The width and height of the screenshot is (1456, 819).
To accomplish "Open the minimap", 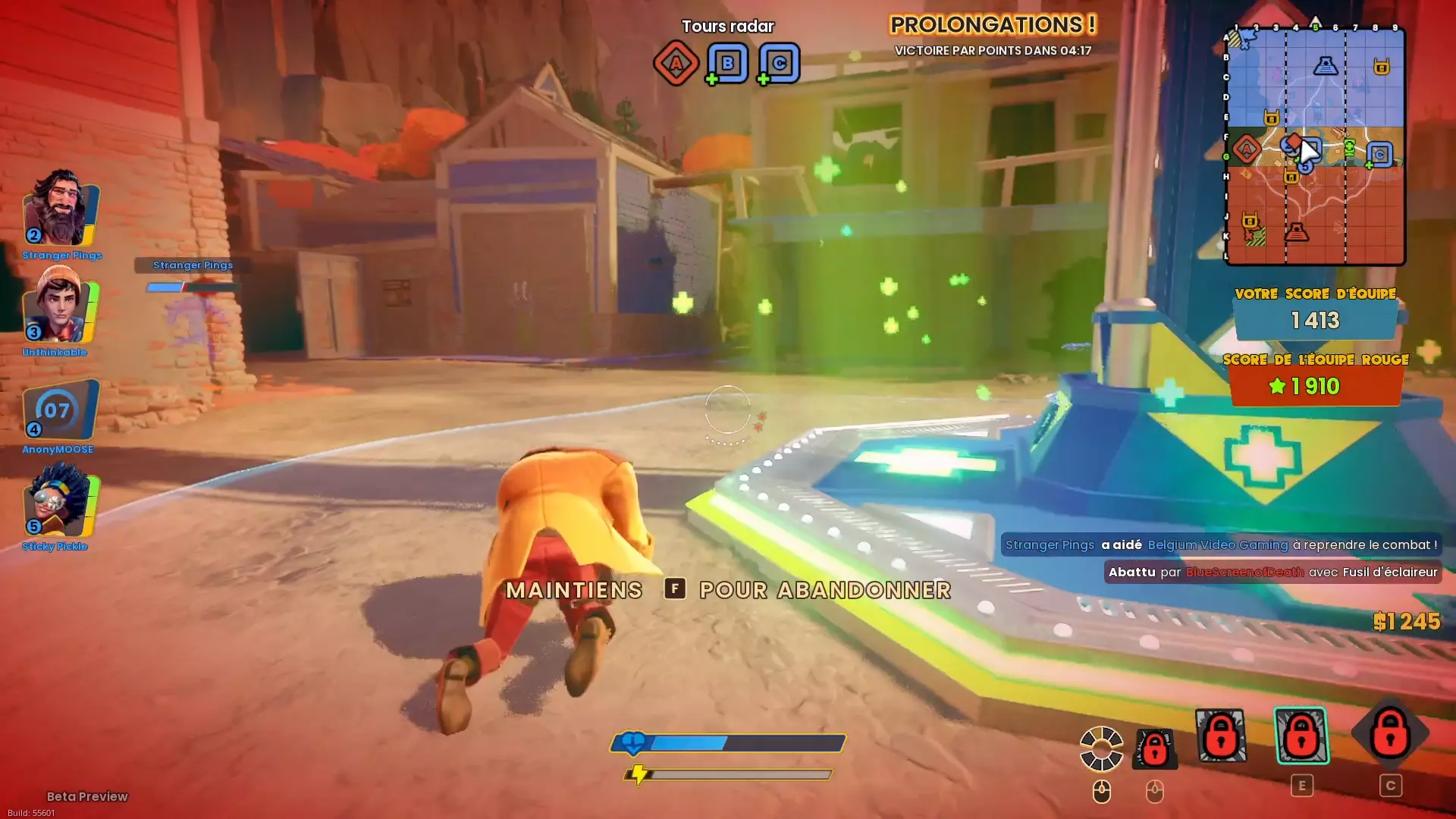I will coord(1316,146).
